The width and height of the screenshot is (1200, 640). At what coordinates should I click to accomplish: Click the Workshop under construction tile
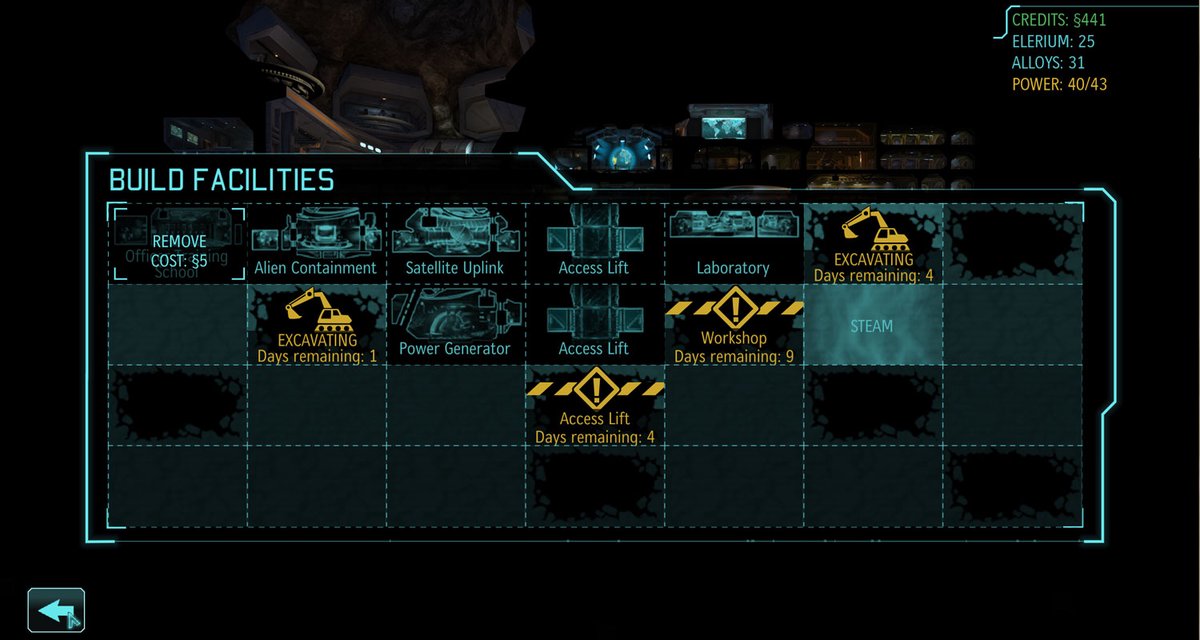[x=733, y=325]
